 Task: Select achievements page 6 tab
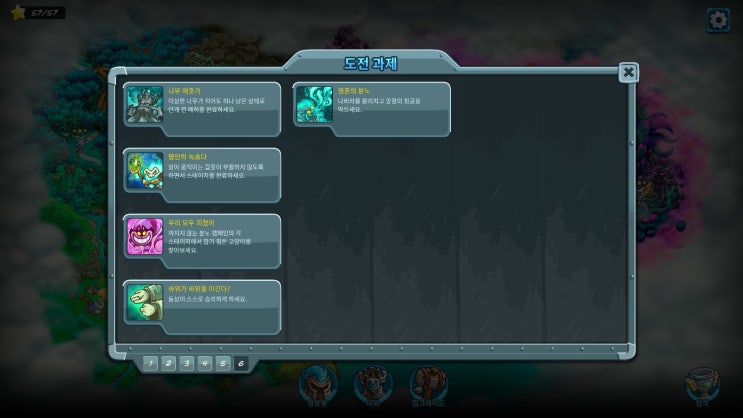pos(241,363)
